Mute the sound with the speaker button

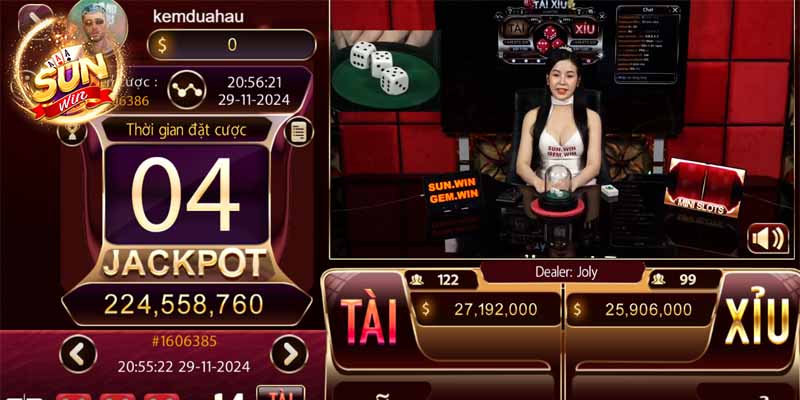coord(767,240)
